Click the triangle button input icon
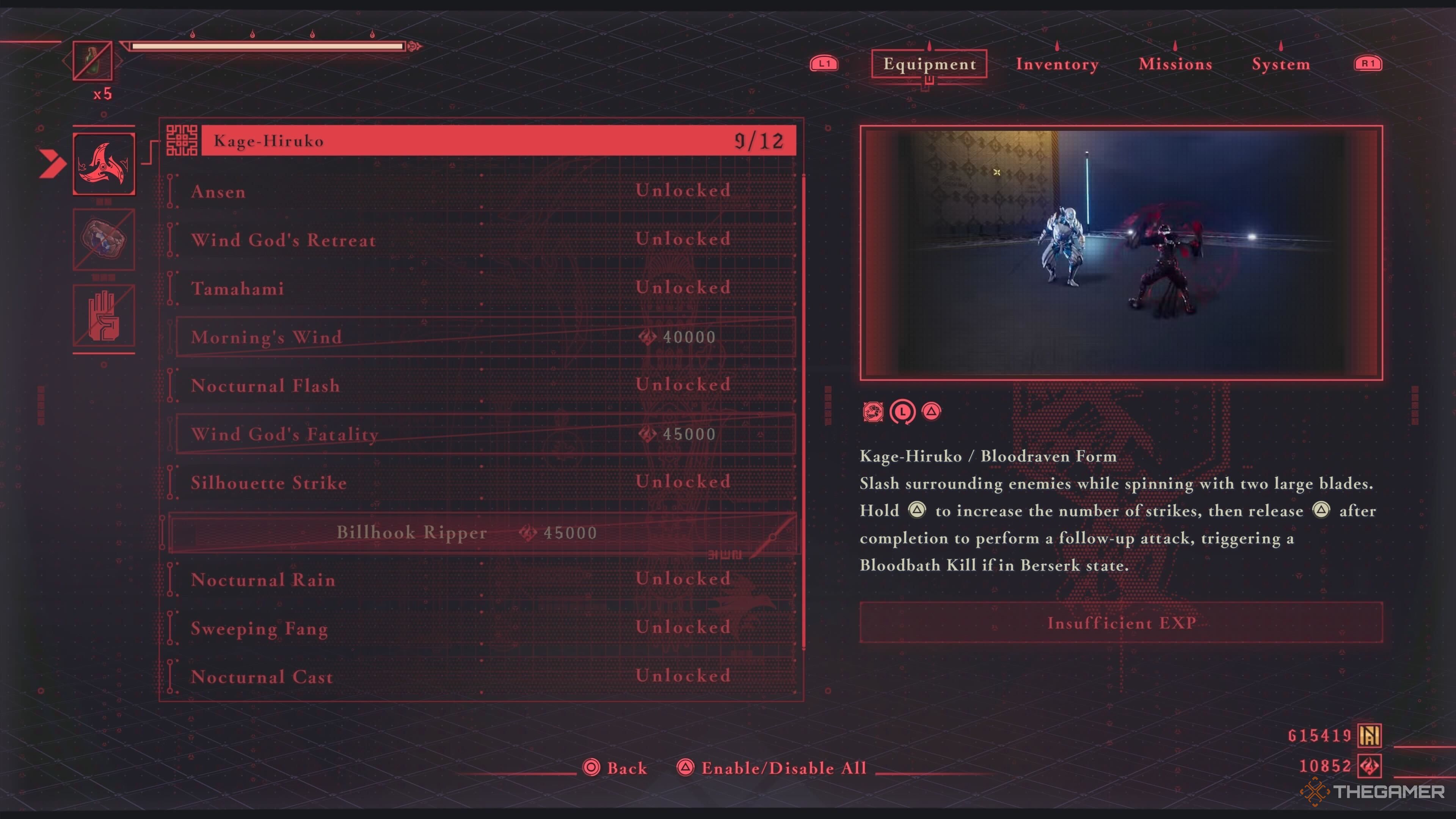The image size is (1456, 819). tap(932, 412)
